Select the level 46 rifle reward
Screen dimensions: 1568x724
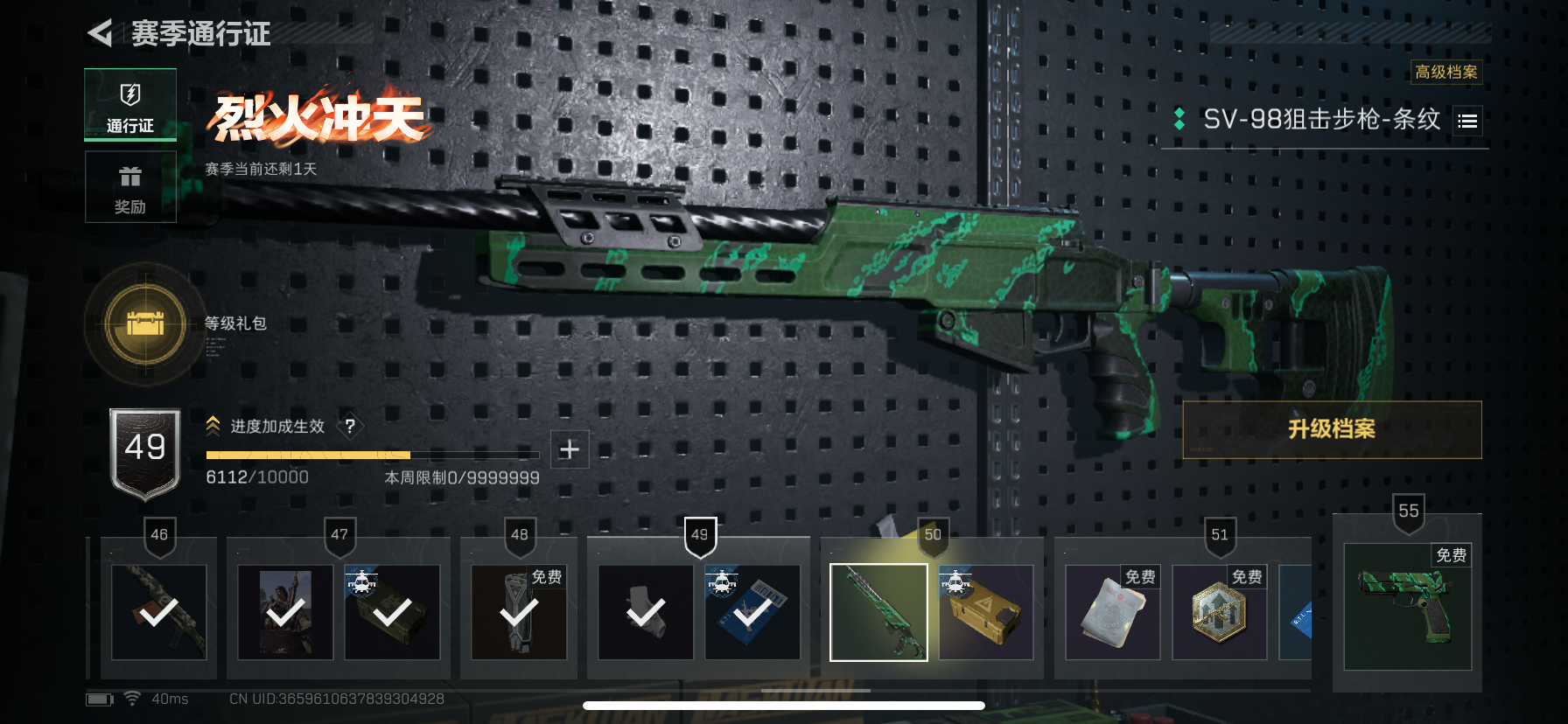(158, 612)
